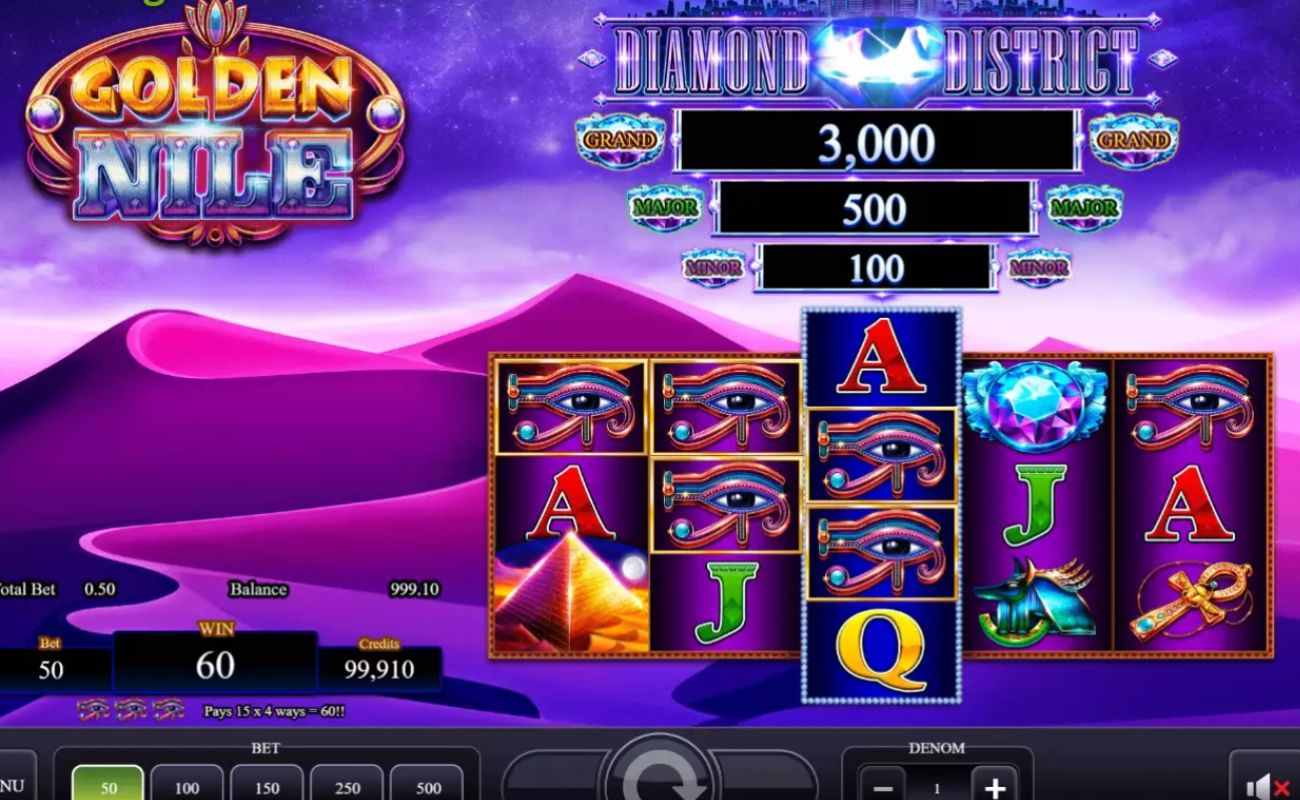Select the MINOR jackpot emblem

coord(714,267)
